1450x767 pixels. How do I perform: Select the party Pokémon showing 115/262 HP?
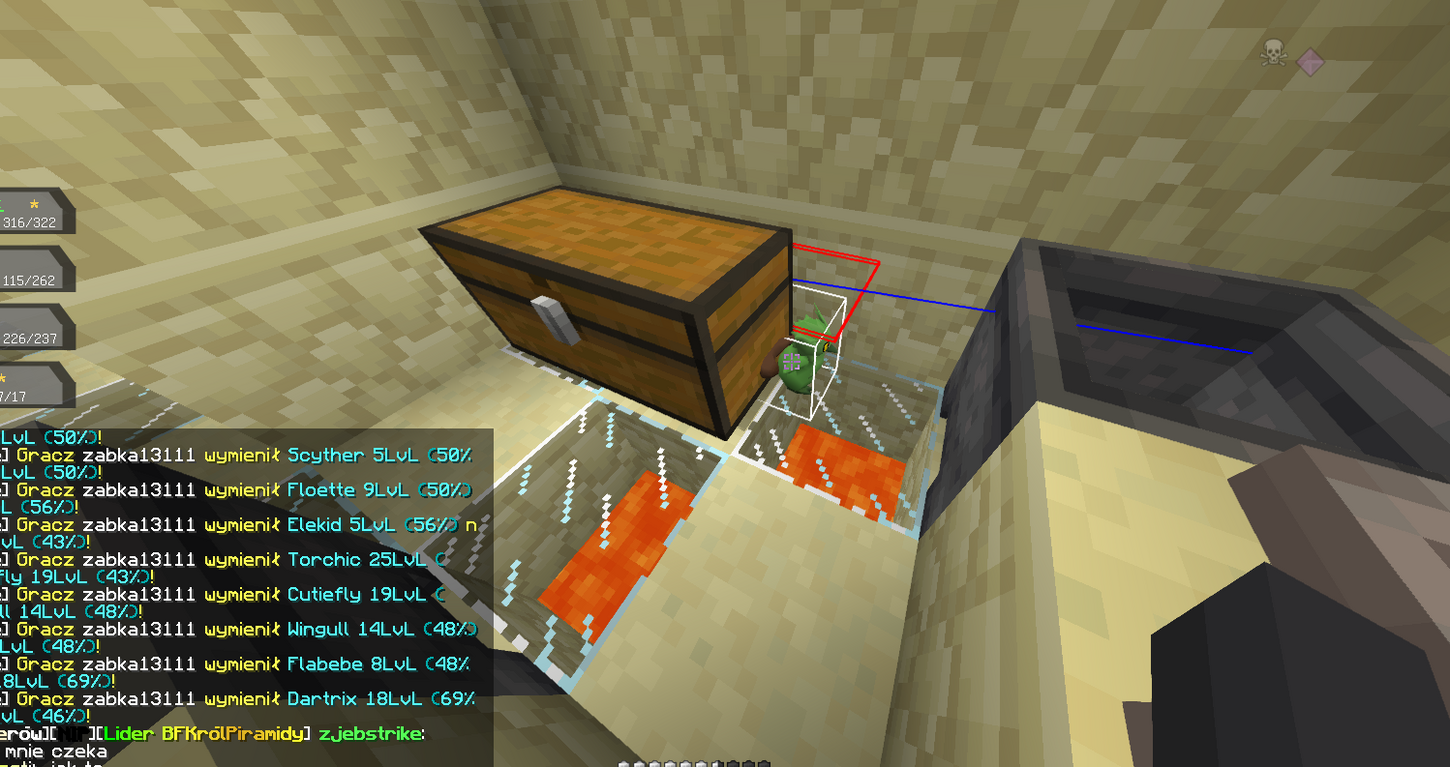pyautogui.click(x=30, y=270)
